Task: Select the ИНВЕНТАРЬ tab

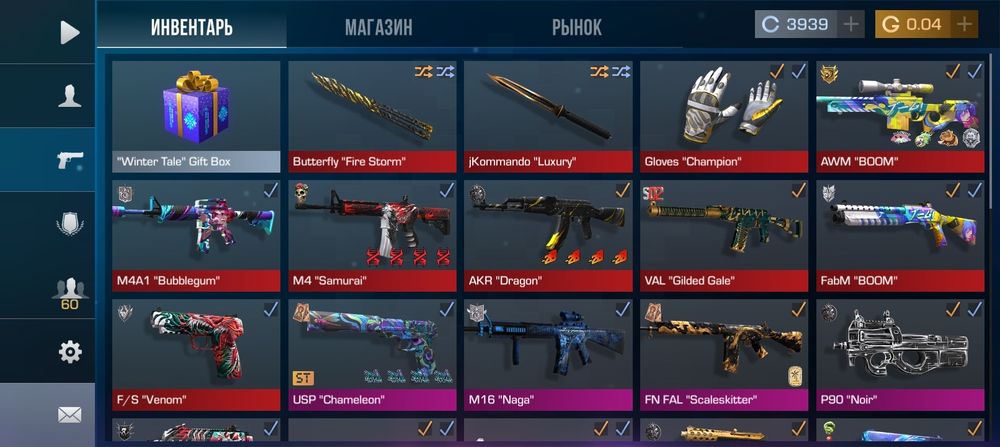Action: [192, 27]
